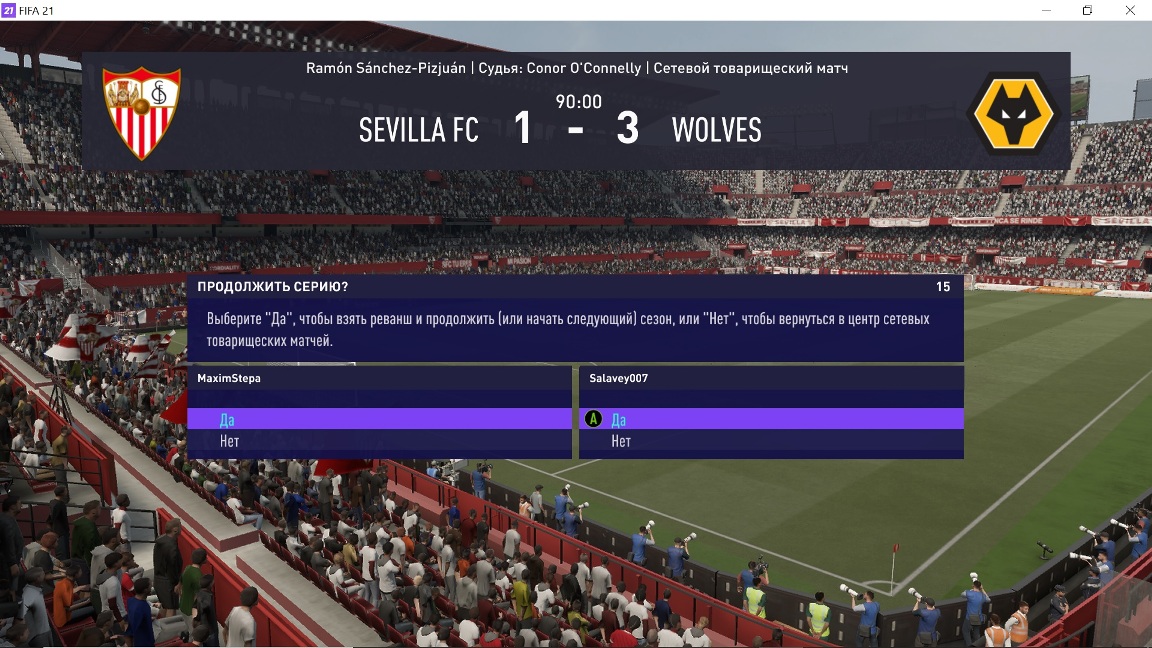Choose "Нет" under MaximStepa
Viewport: 1152px width, 648px height.
point(229,441)
